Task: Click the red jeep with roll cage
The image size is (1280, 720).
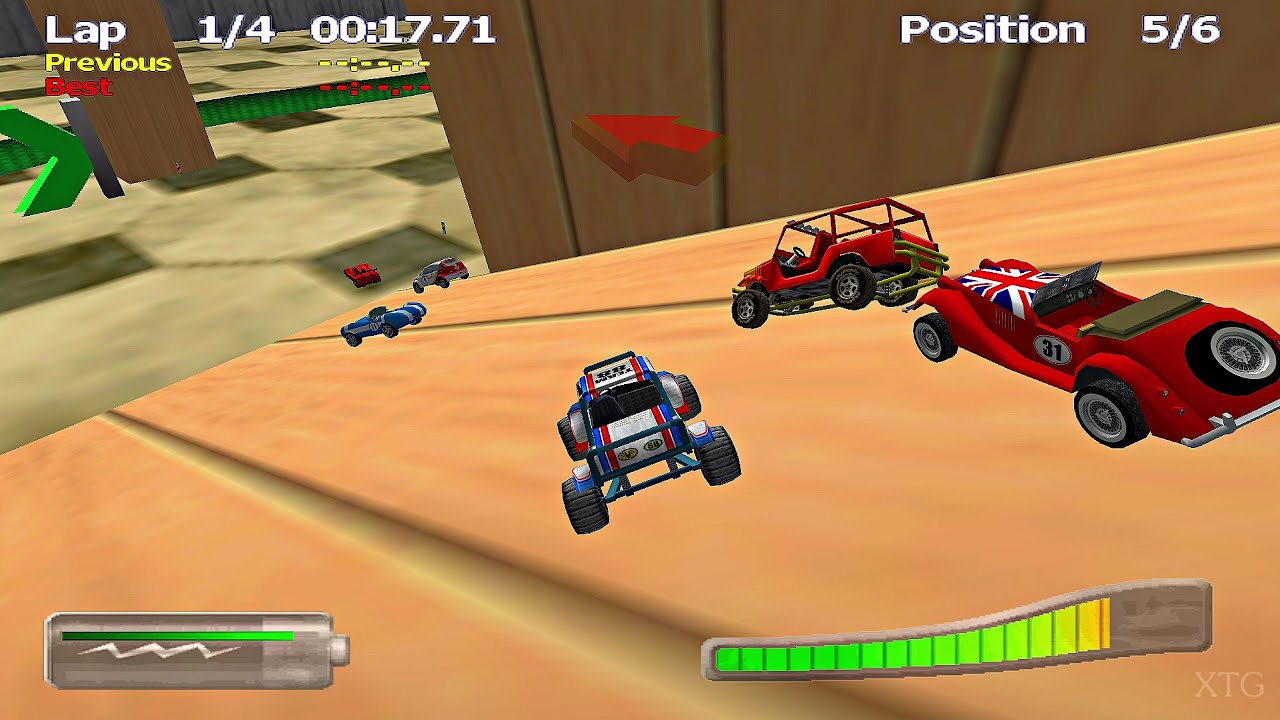Action: (x=840, y=265)
